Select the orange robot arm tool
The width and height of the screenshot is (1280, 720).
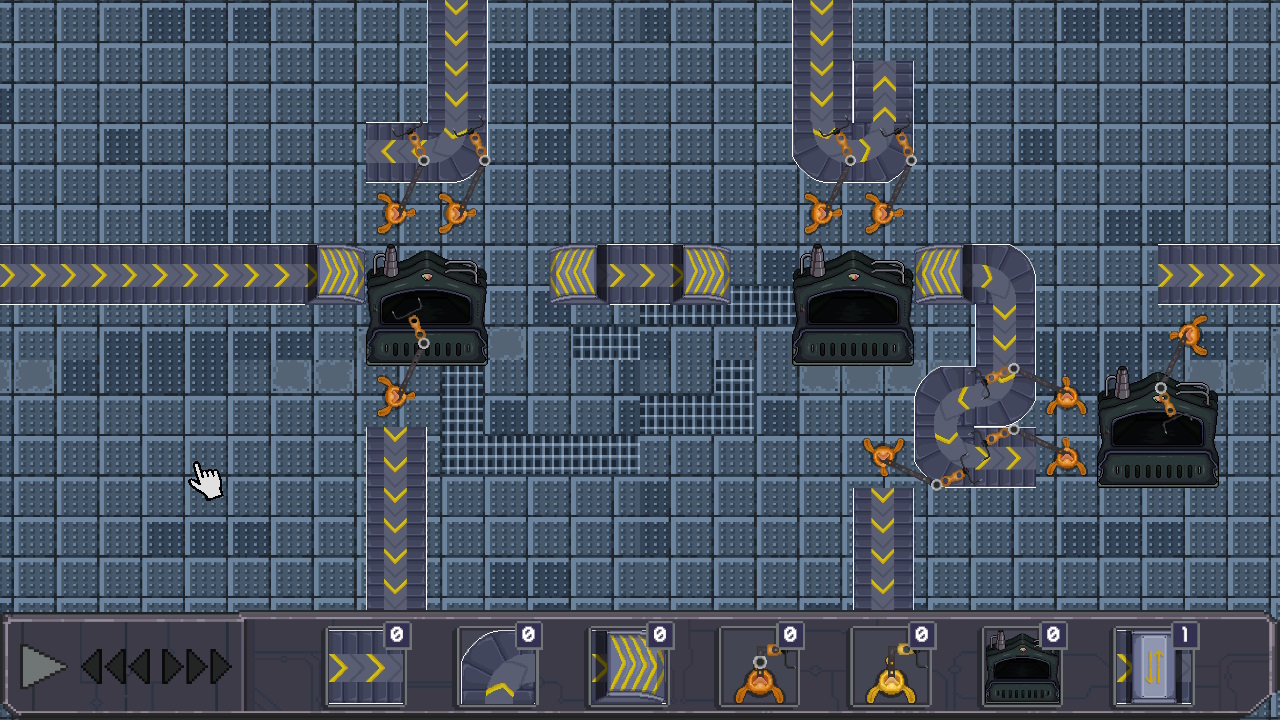(761, 670)
